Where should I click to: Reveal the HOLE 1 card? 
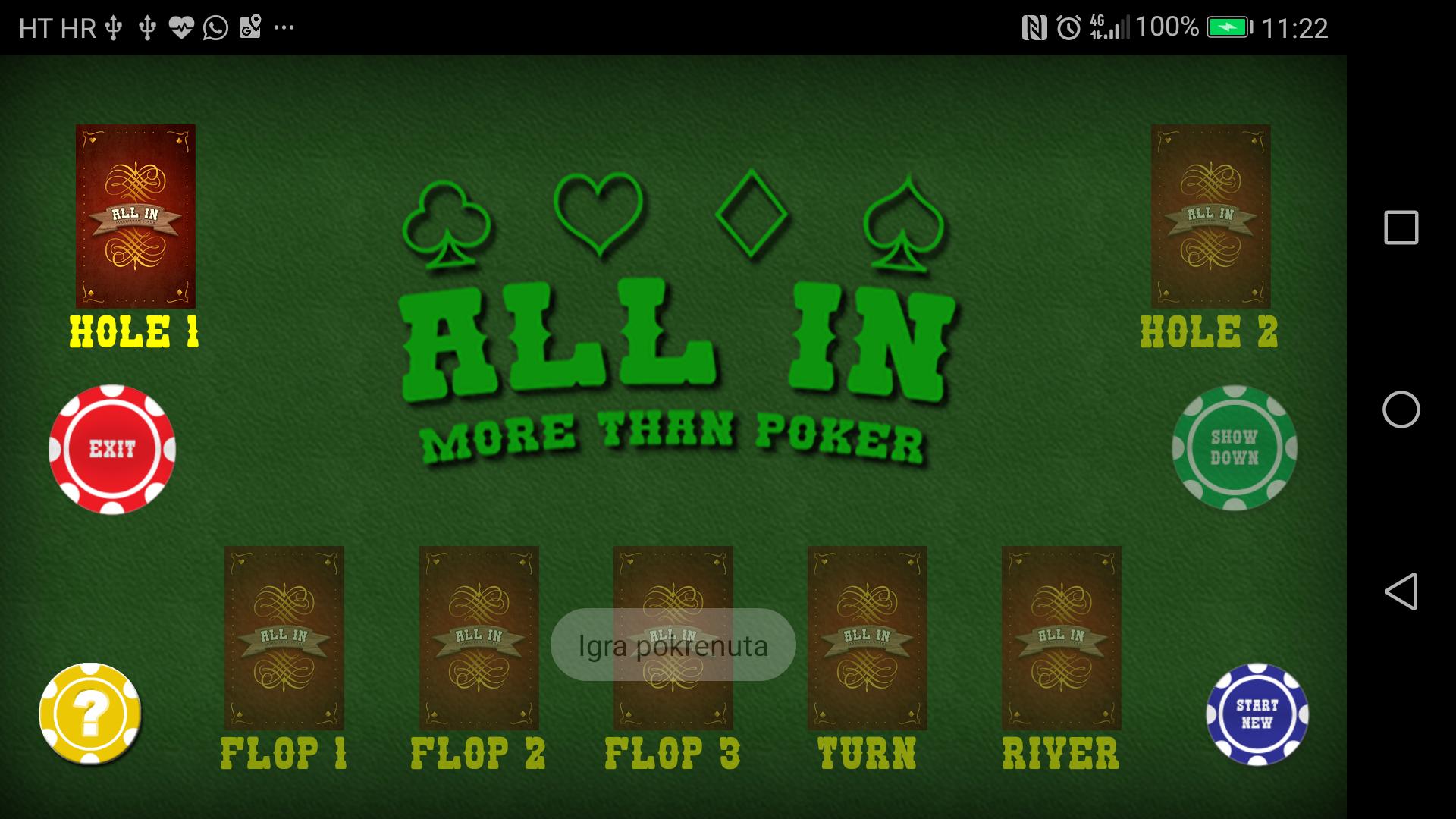136,218
